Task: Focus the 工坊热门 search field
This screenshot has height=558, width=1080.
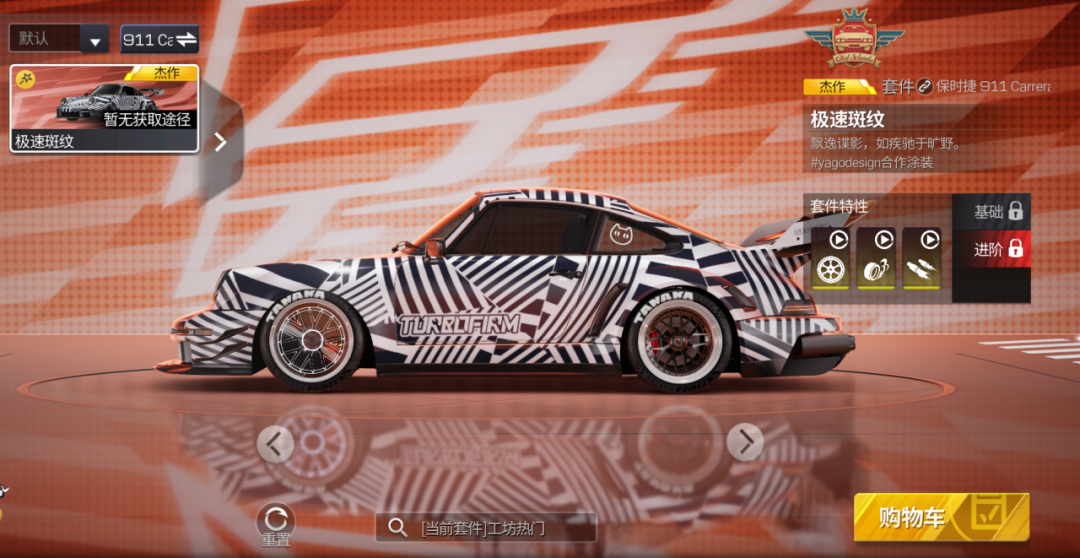Action: [x=486, y=527]
